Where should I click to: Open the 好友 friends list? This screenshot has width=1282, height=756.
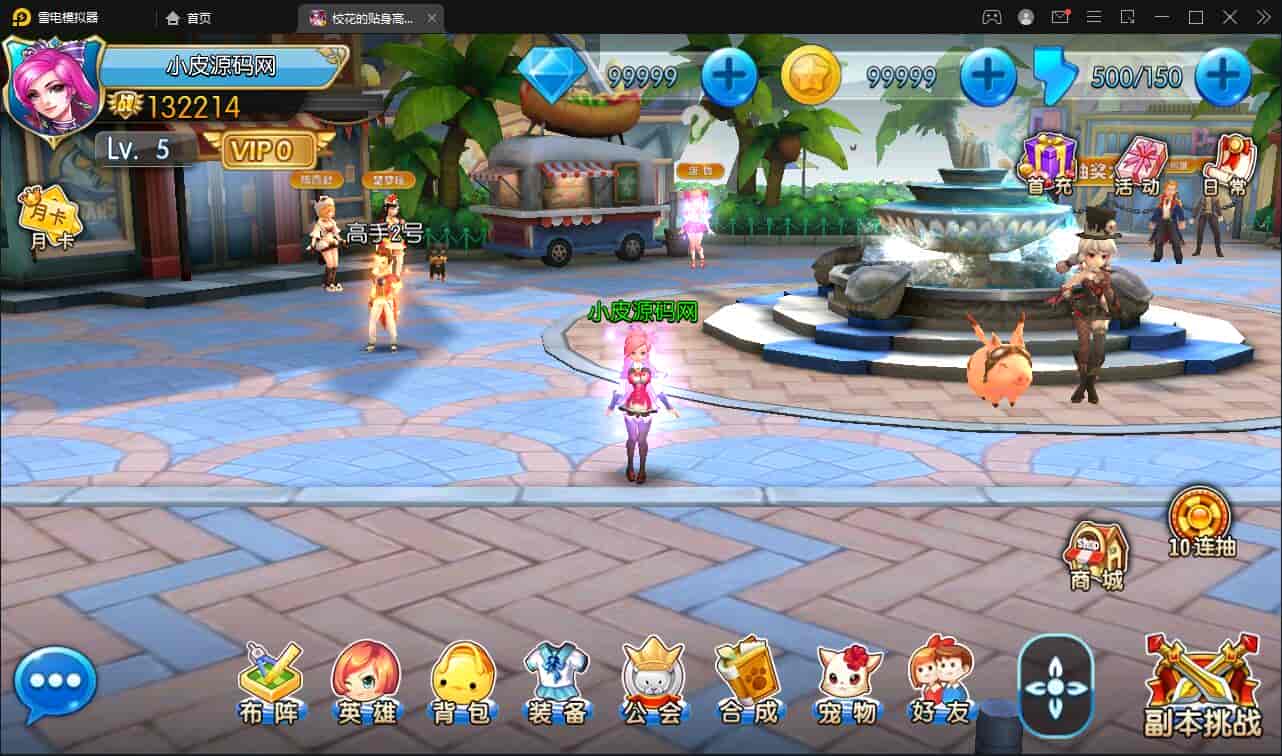[940, 682]
